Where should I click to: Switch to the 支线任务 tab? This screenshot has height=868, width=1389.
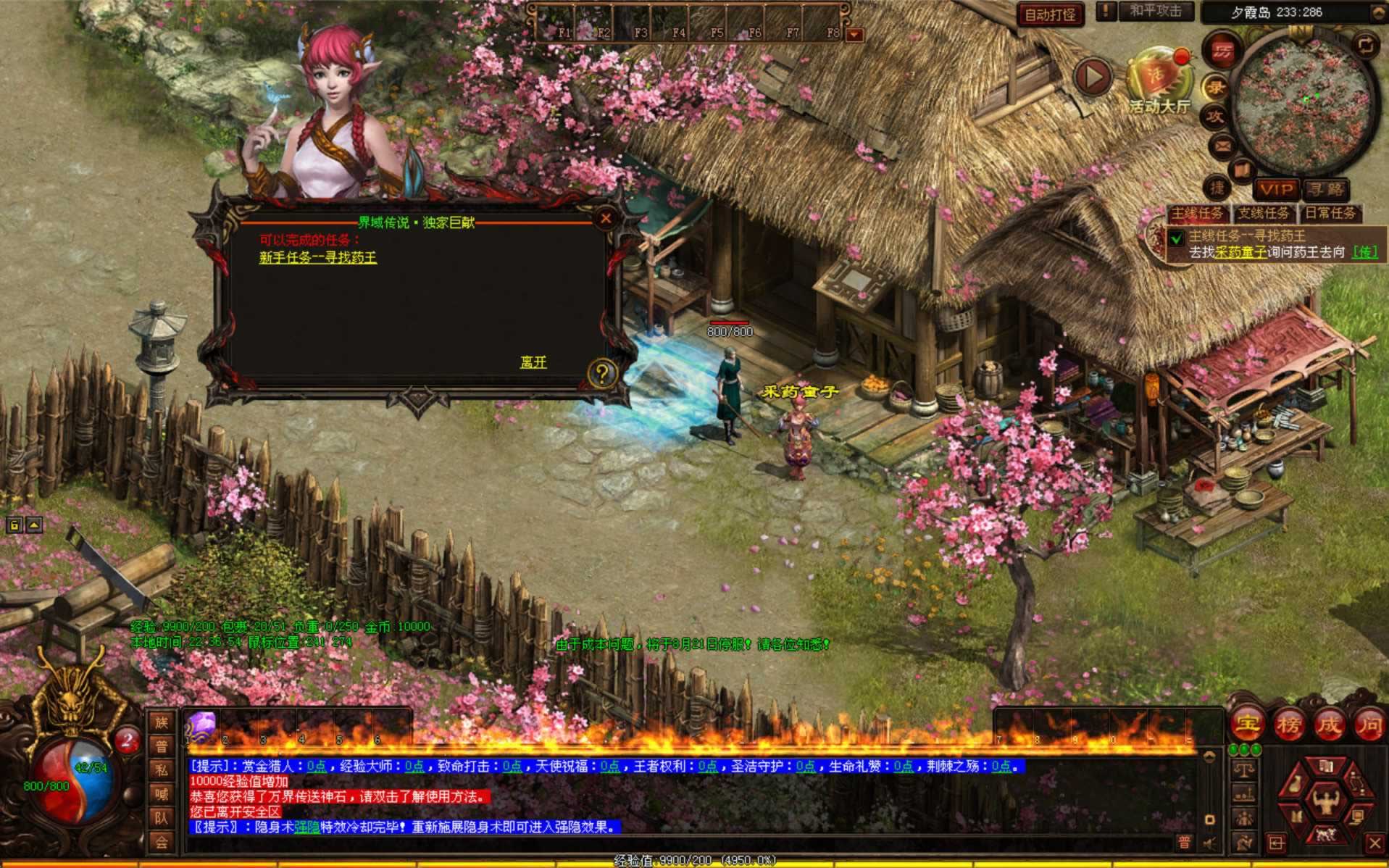pos(1263,213)
